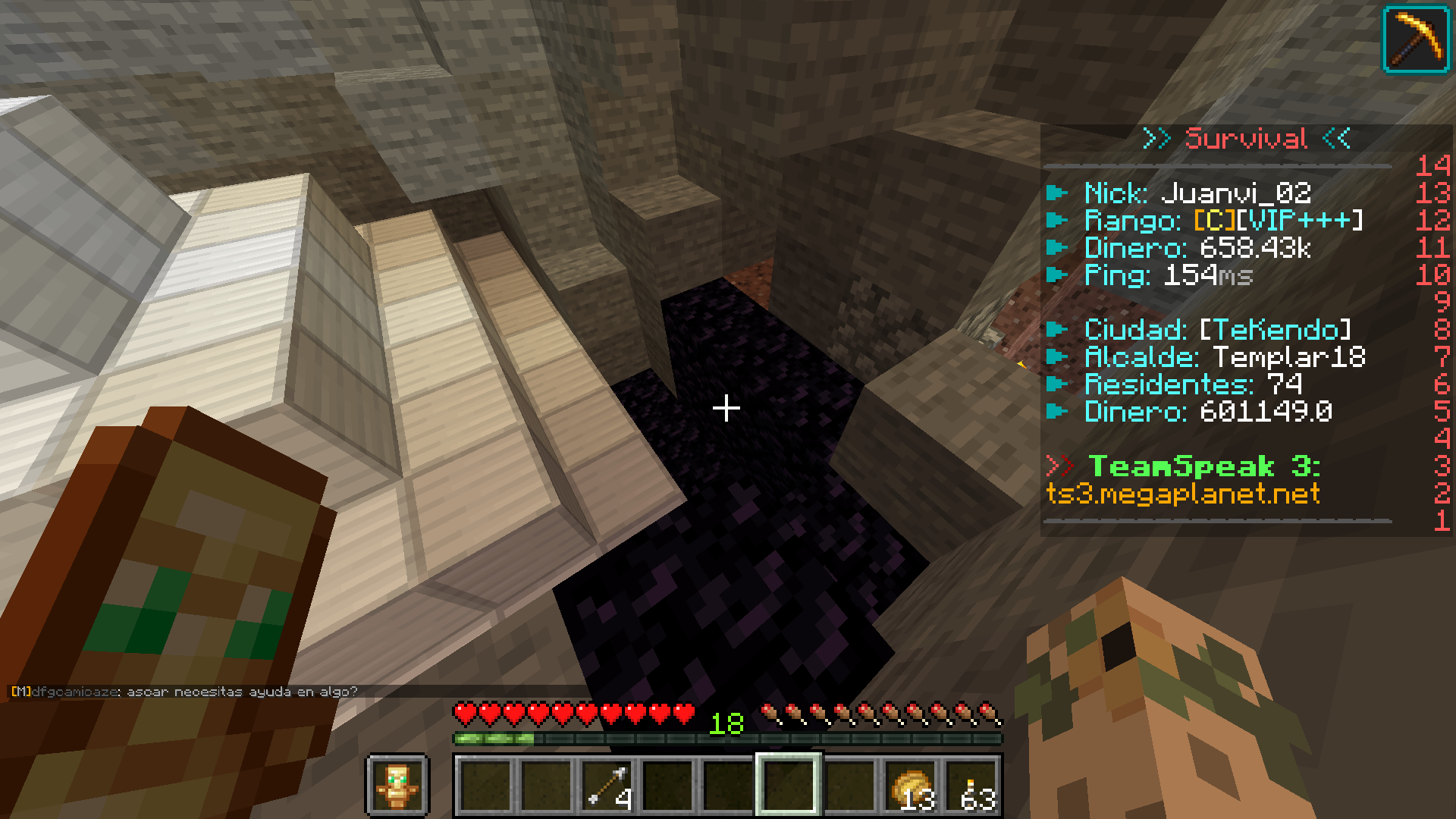
Task: Click the Totem of Undying off-hand slot
Action: 398,786
